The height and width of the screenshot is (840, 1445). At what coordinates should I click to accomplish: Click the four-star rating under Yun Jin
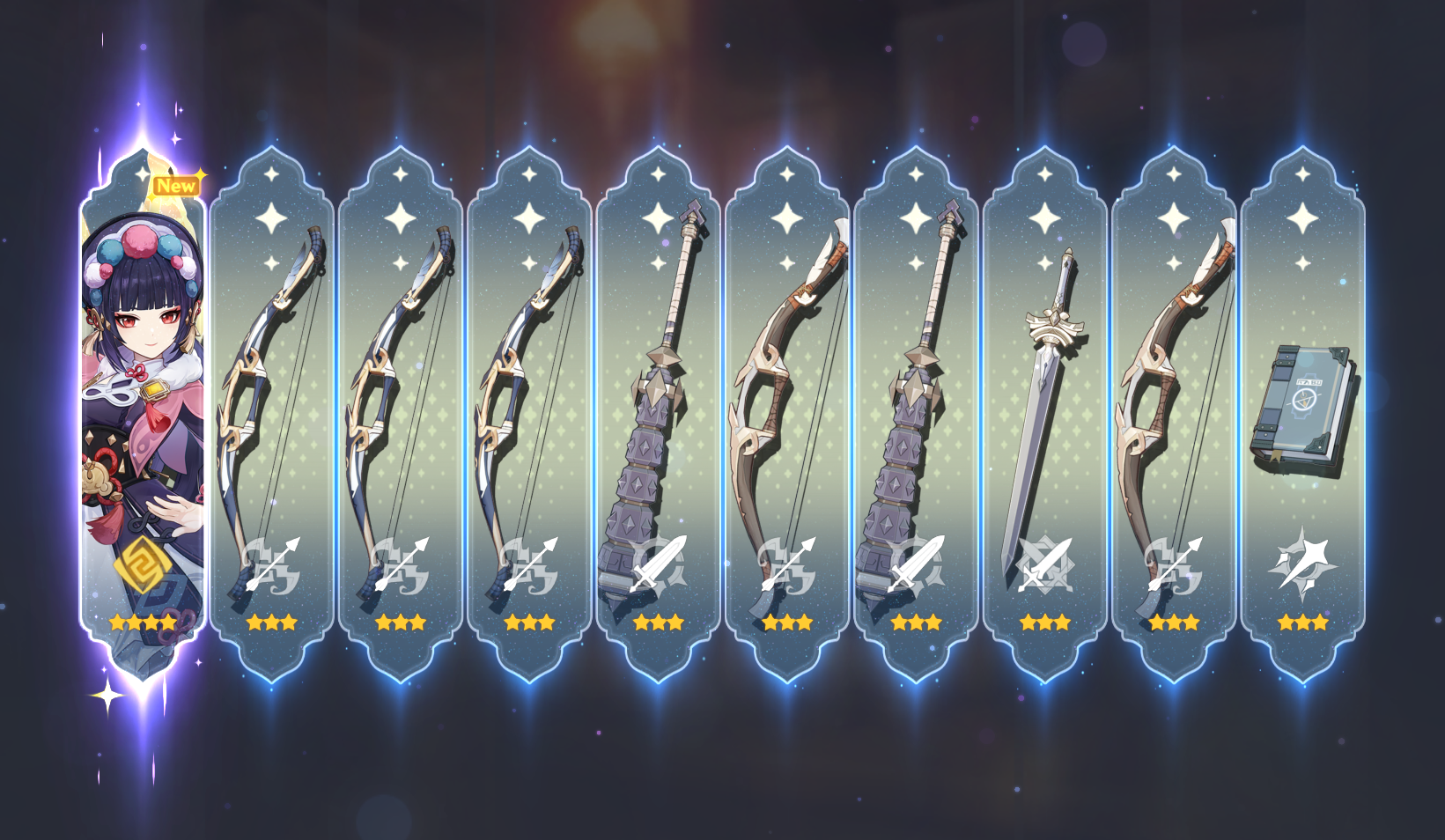click(141, 622)
